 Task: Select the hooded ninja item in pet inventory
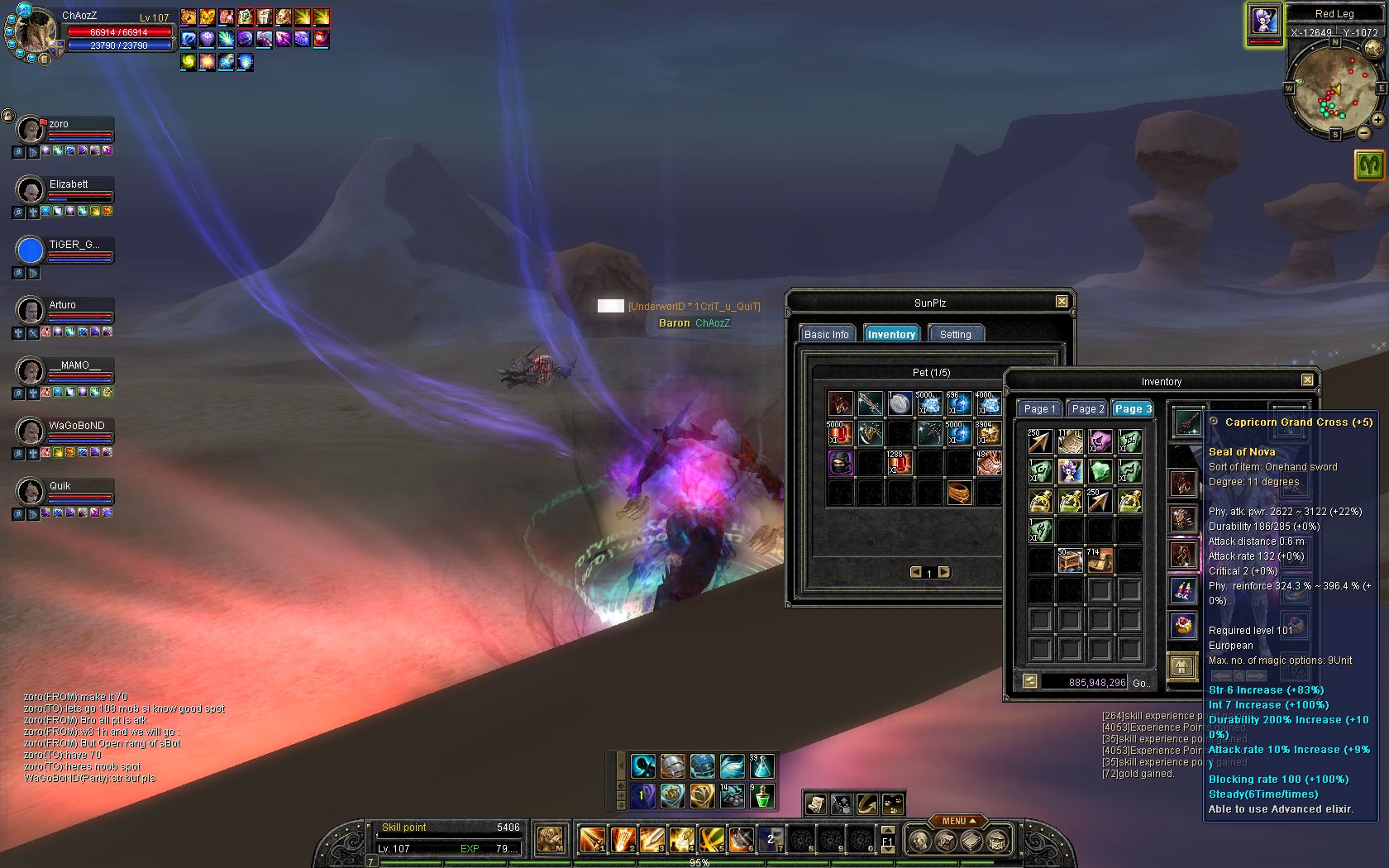pyautogui.click(x=840, y=463)
